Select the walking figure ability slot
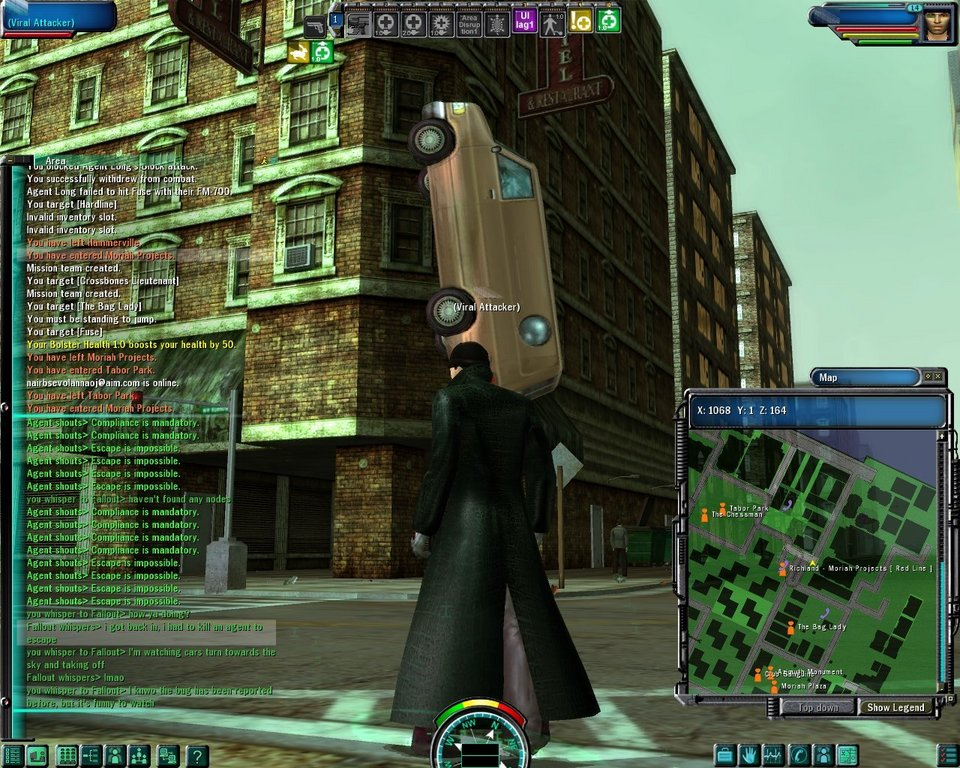This screenshot has height=768, width=960. click(552, 24)
